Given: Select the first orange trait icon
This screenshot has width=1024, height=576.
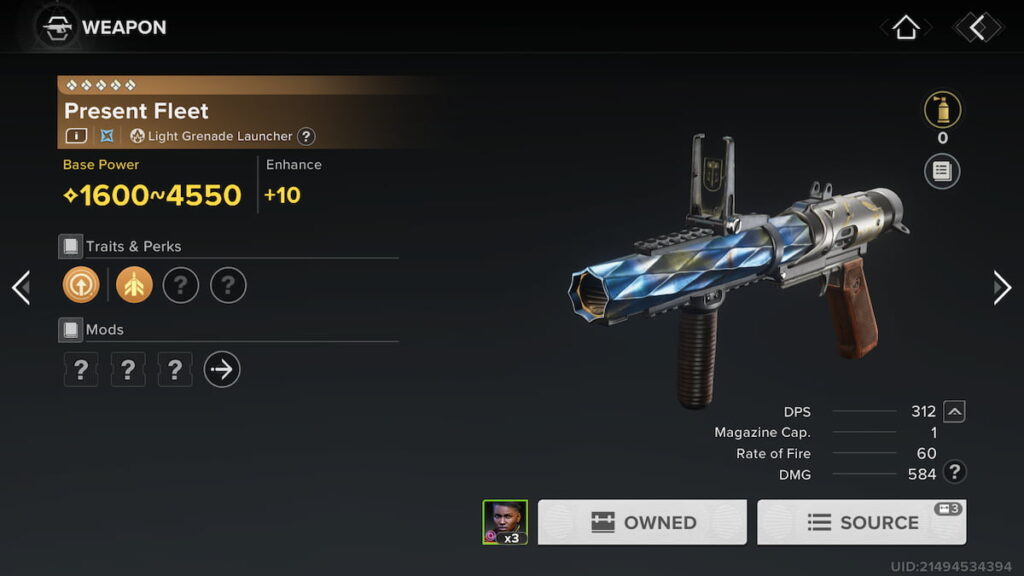Looking at the screenshot, I should click(x=81, y=286).
